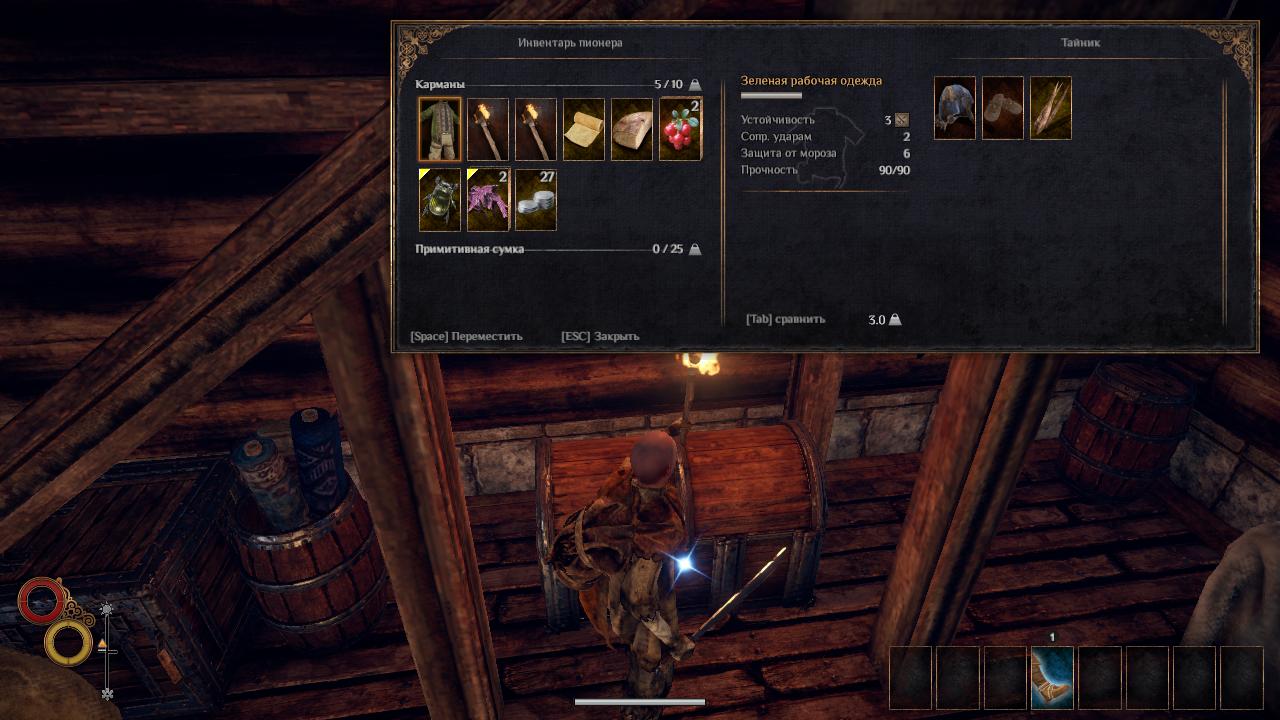Click the stack of 27 plates icon
Image resolution: width=1280 pixels, height=720 pixels.
click(x=535, y=198)
